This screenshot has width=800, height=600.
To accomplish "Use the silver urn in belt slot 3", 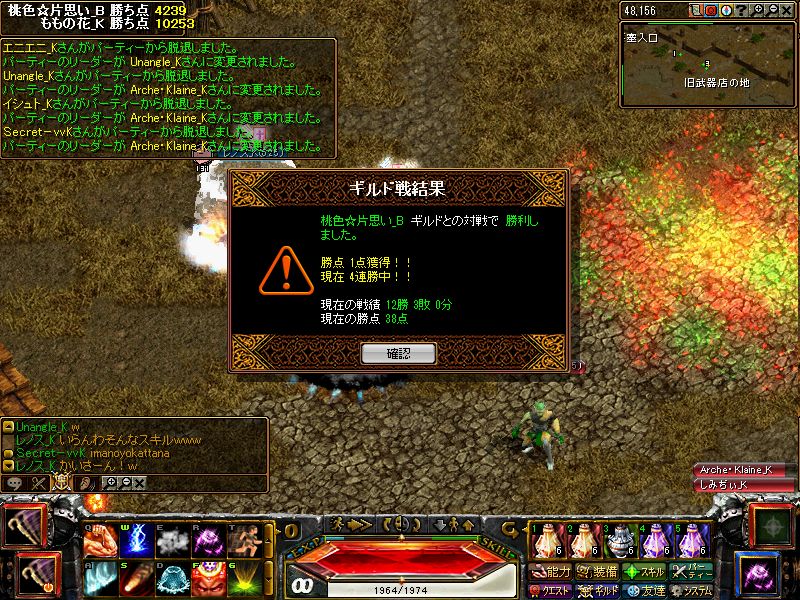I will pyautogui.click(x=620, y=542).
